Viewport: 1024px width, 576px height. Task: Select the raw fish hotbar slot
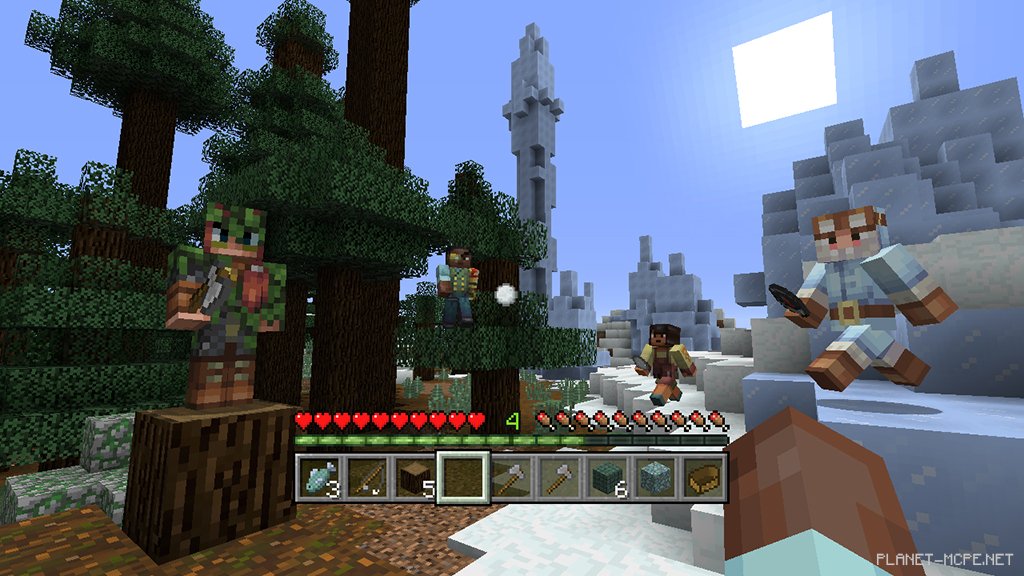click(x=320, y=477)
